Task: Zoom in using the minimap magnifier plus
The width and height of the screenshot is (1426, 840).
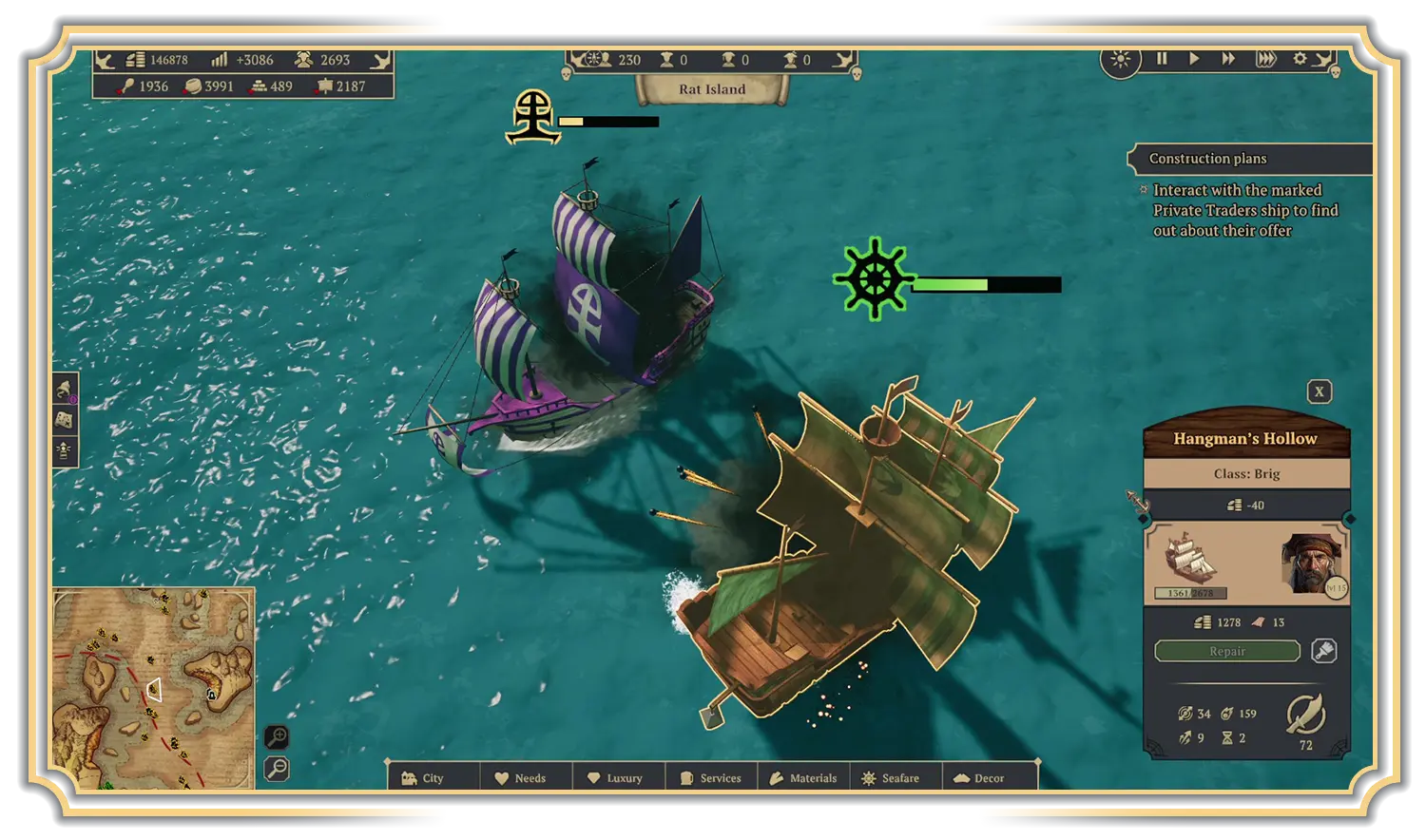Action: (x=276, y=737)
